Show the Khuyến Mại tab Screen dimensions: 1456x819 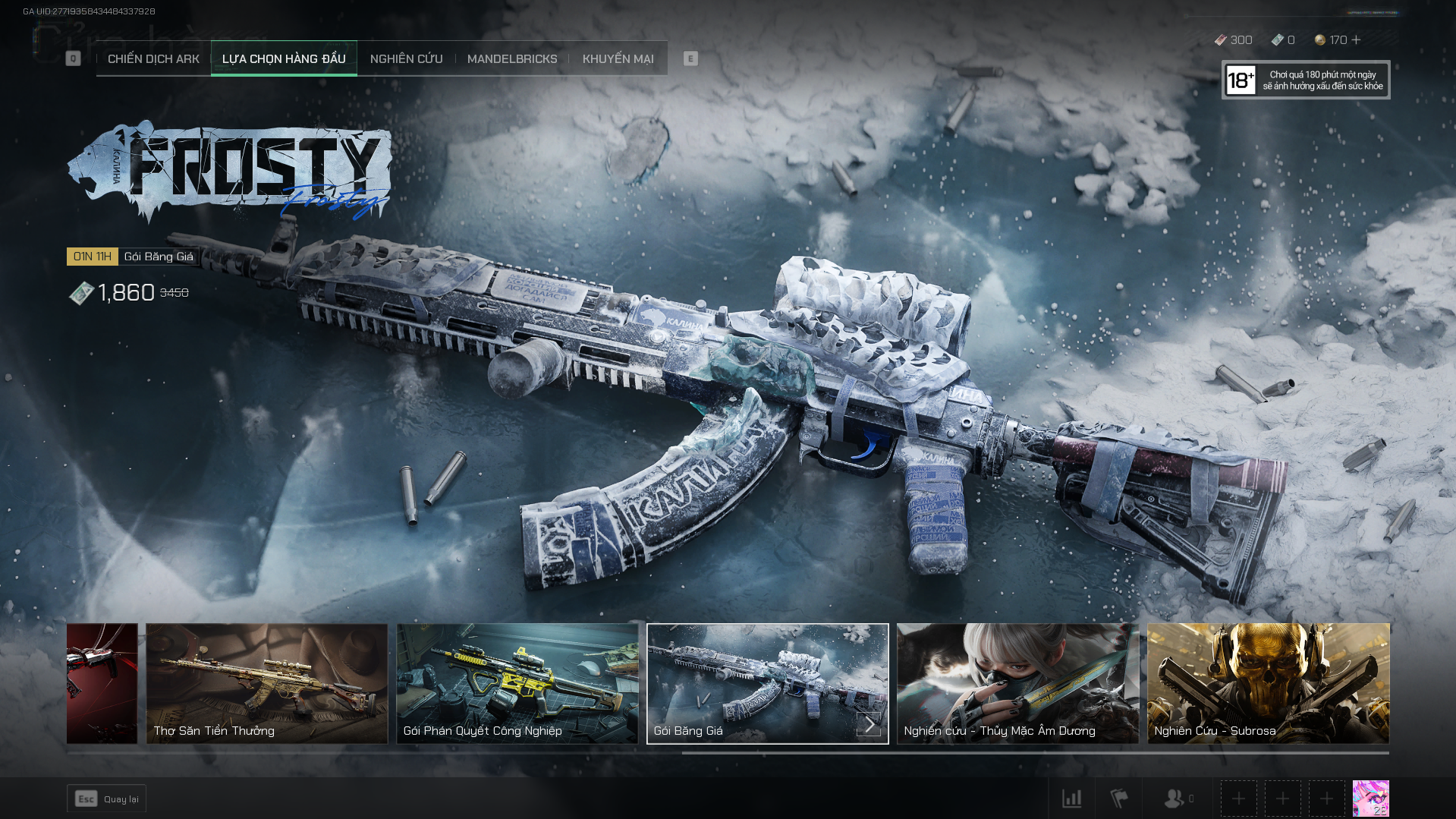pyautogui.click(x=618, y=59)
